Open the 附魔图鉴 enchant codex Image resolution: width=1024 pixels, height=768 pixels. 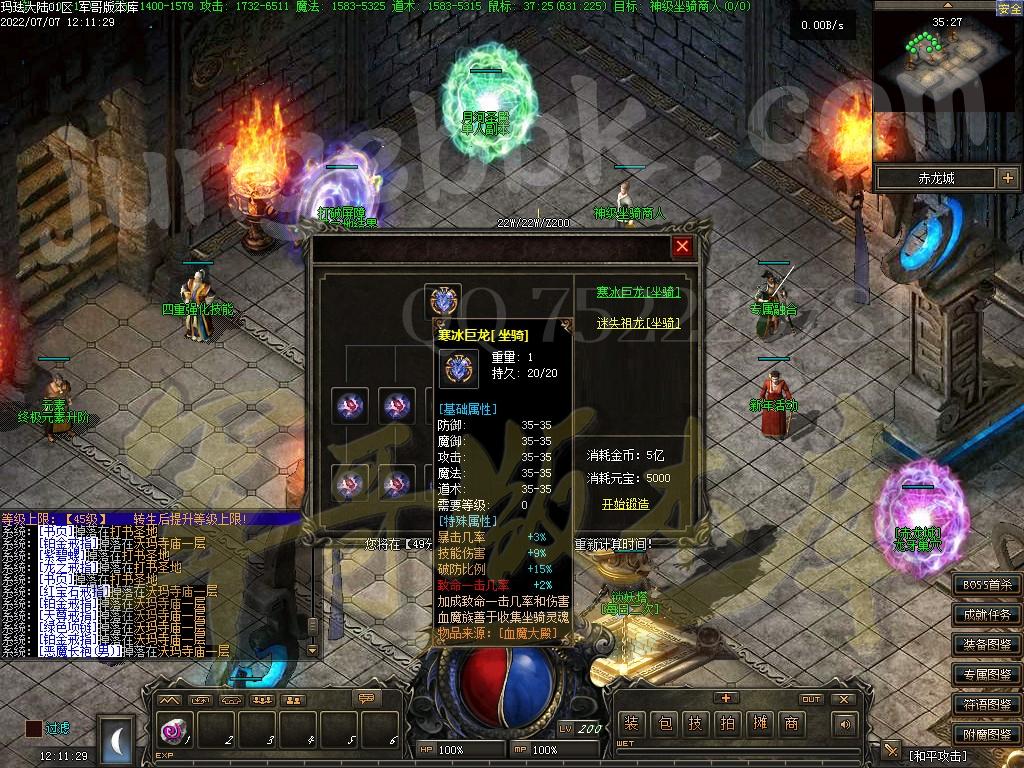coord(987,733)
